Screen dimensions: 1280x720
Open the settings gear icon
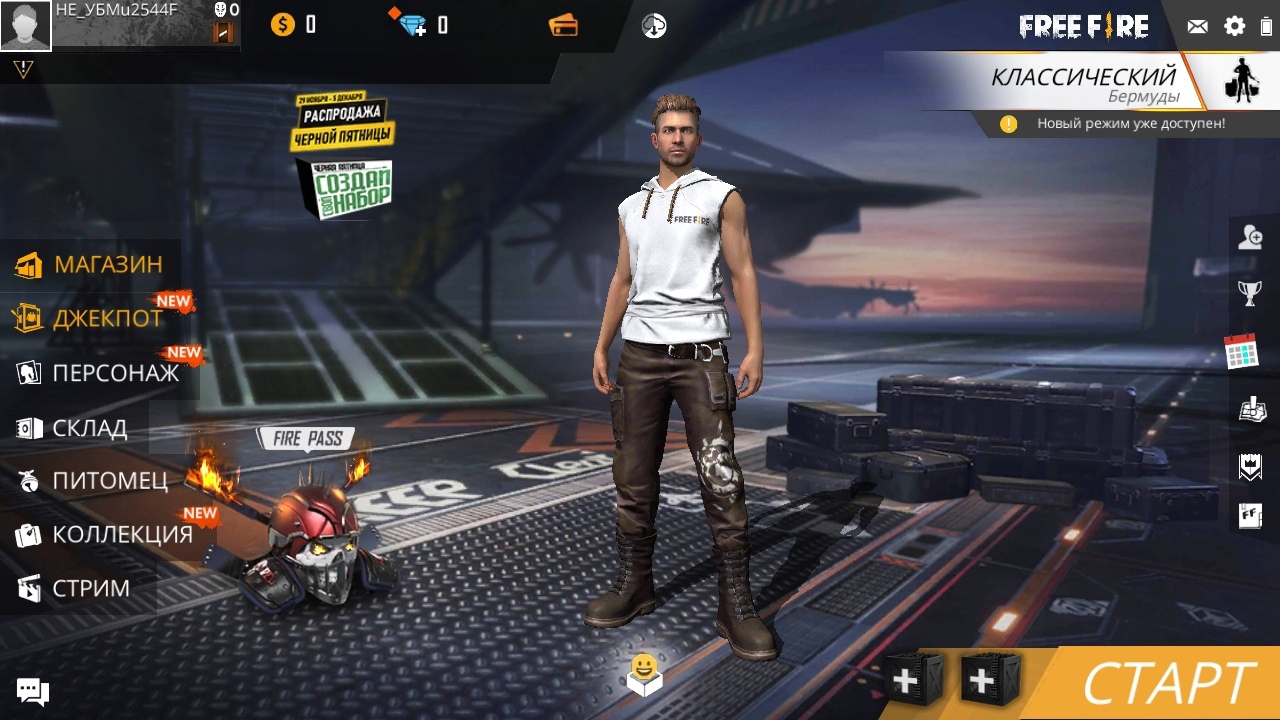(x=1235, y=27)
